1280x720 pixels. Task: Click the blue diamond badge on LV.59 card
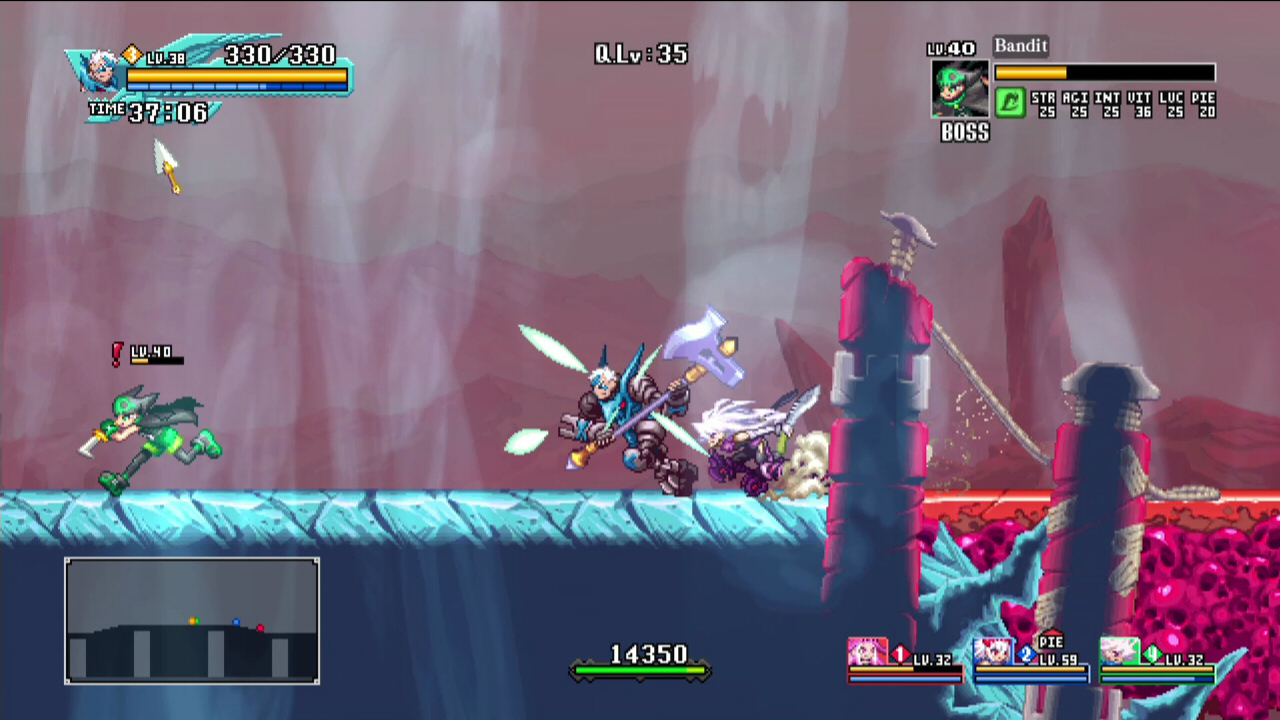tap(1024, 652)
